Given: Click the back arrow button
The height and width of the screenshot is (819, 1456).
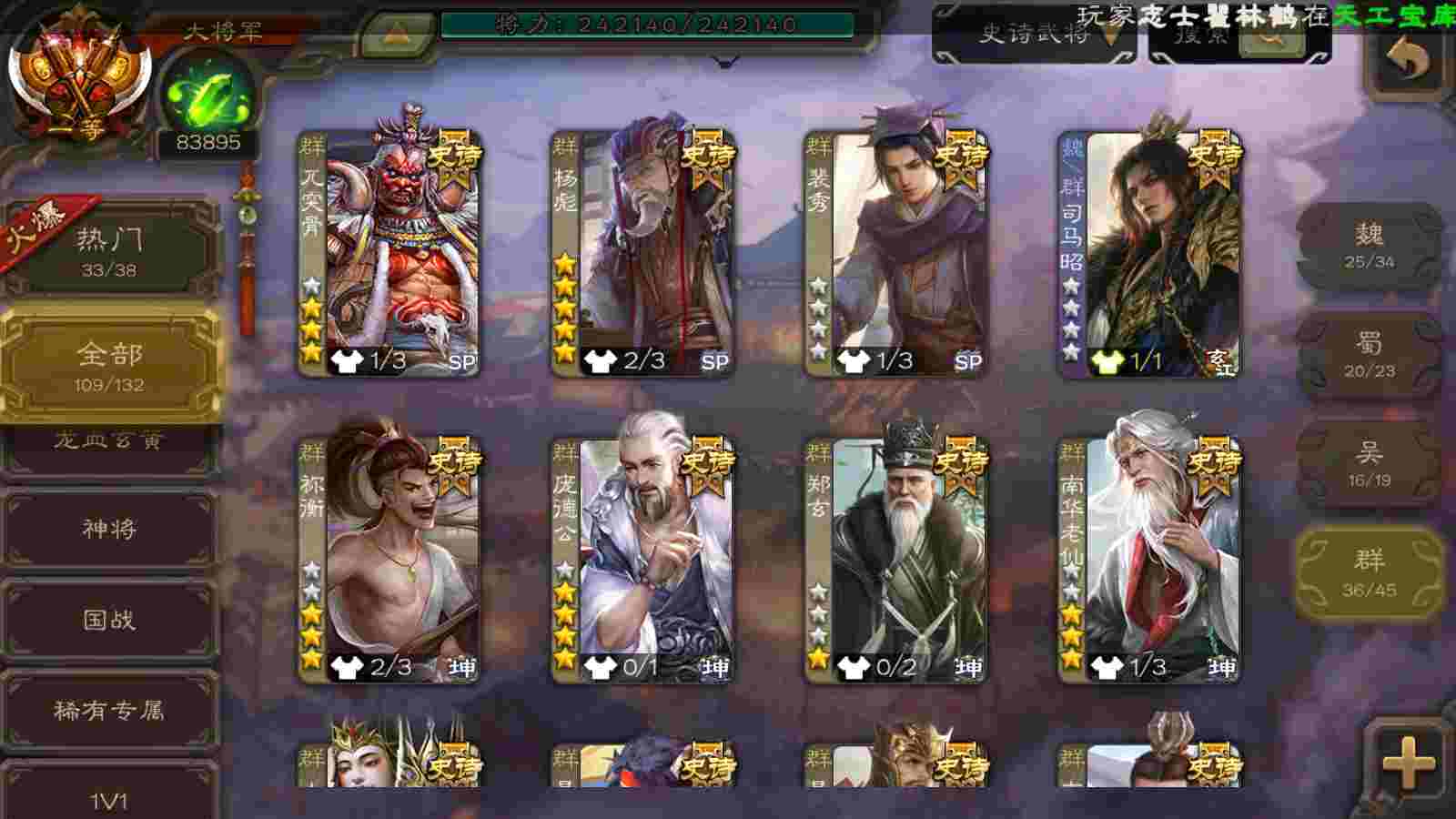Looking at the screenshot, I should [1407, 60].
